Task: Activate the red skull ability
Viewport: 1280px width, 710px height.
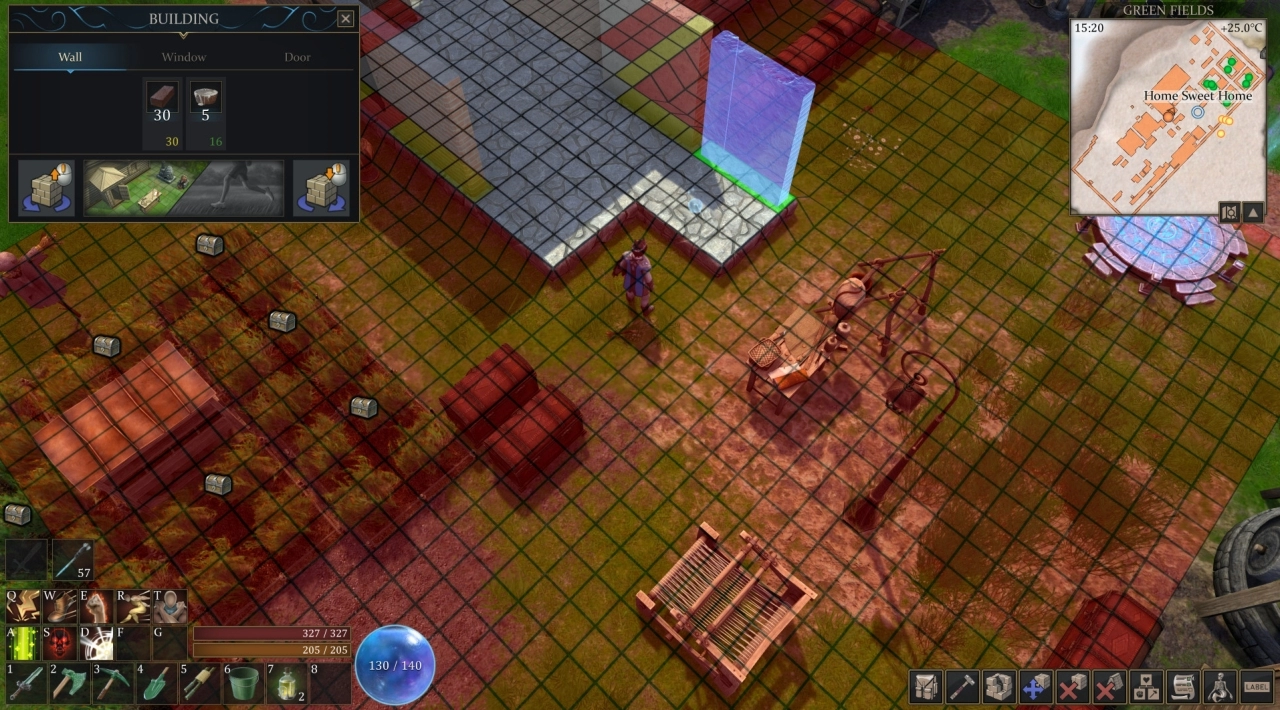Action: 60,644
